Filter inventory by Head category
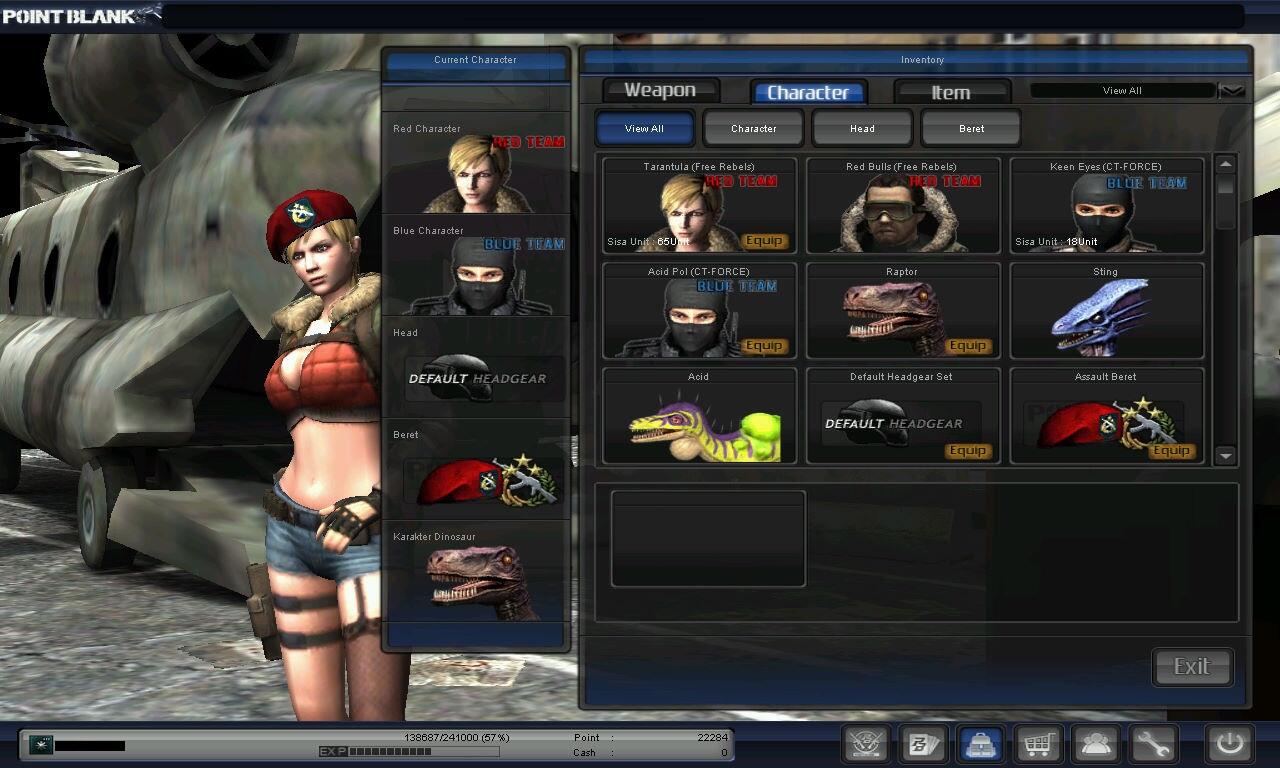Image resolution: width=1280 pixels, height=768 pixels. (x=862, y=128)
